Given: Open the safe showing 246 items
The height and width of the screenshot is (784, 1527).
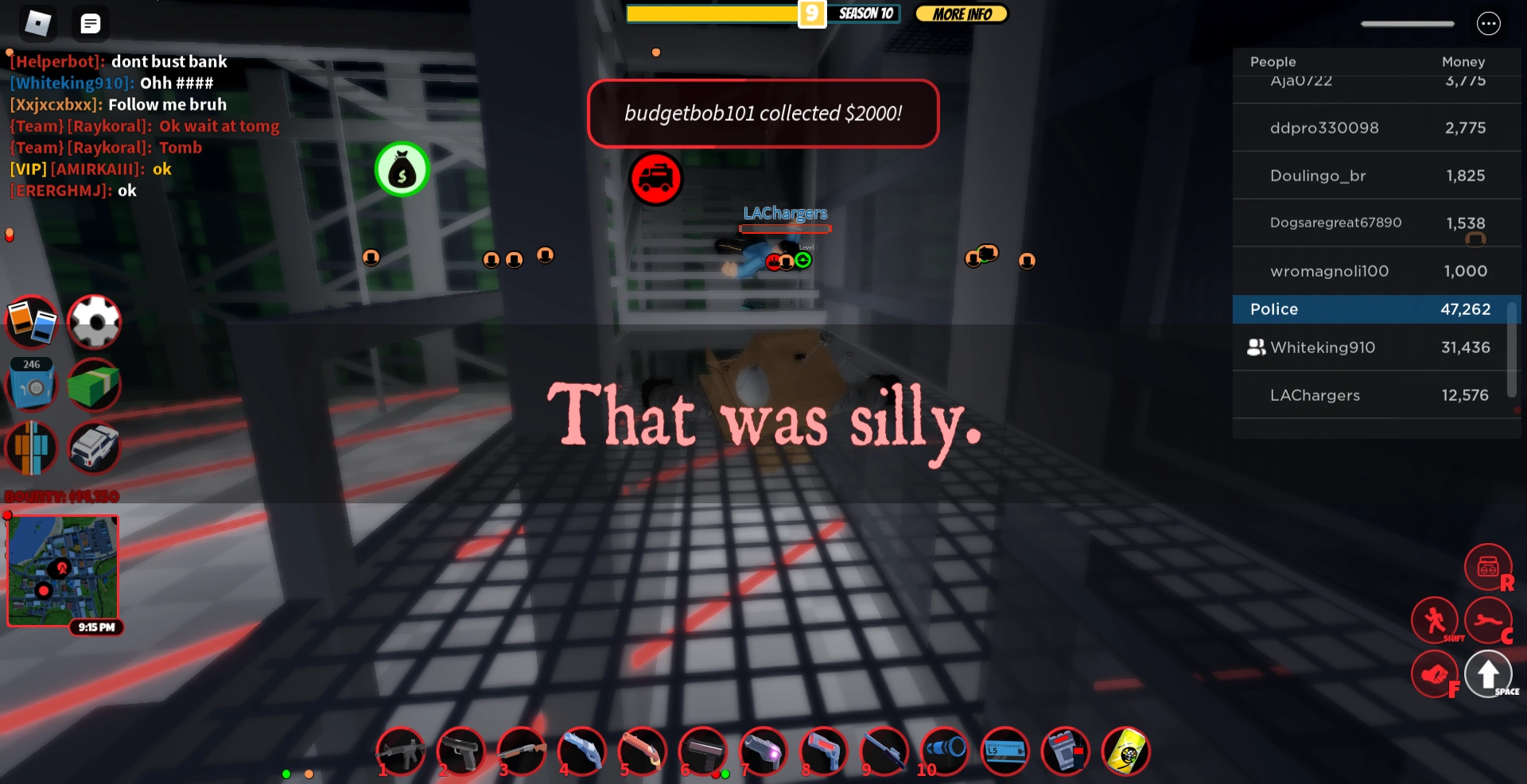Looking at the screenshot, I should 32,386.
